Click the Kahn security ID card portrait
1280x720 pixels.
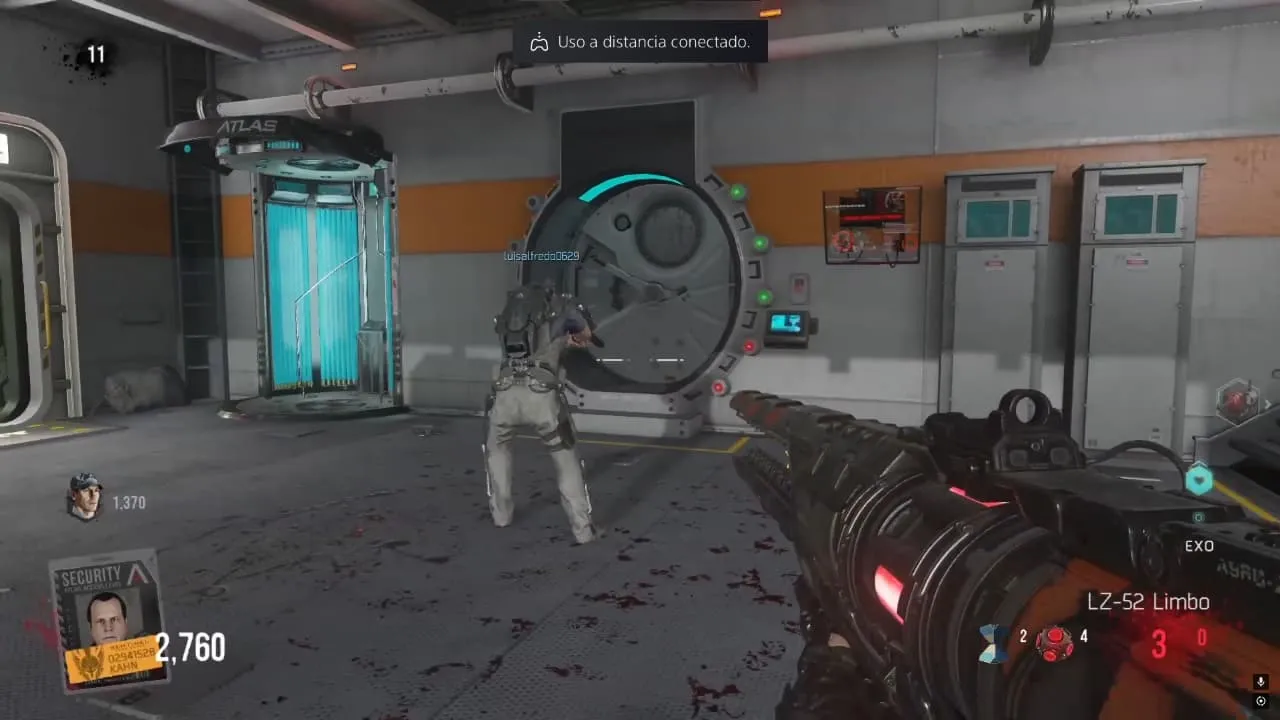tap(108, 619)
